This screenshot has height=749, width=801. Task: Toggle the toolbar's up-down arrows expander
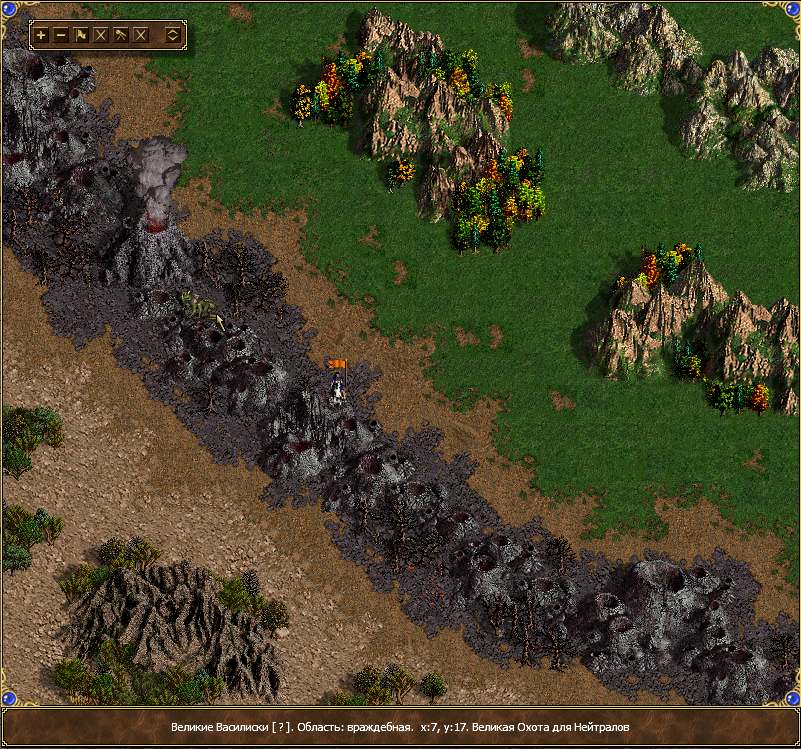(172, 35)
